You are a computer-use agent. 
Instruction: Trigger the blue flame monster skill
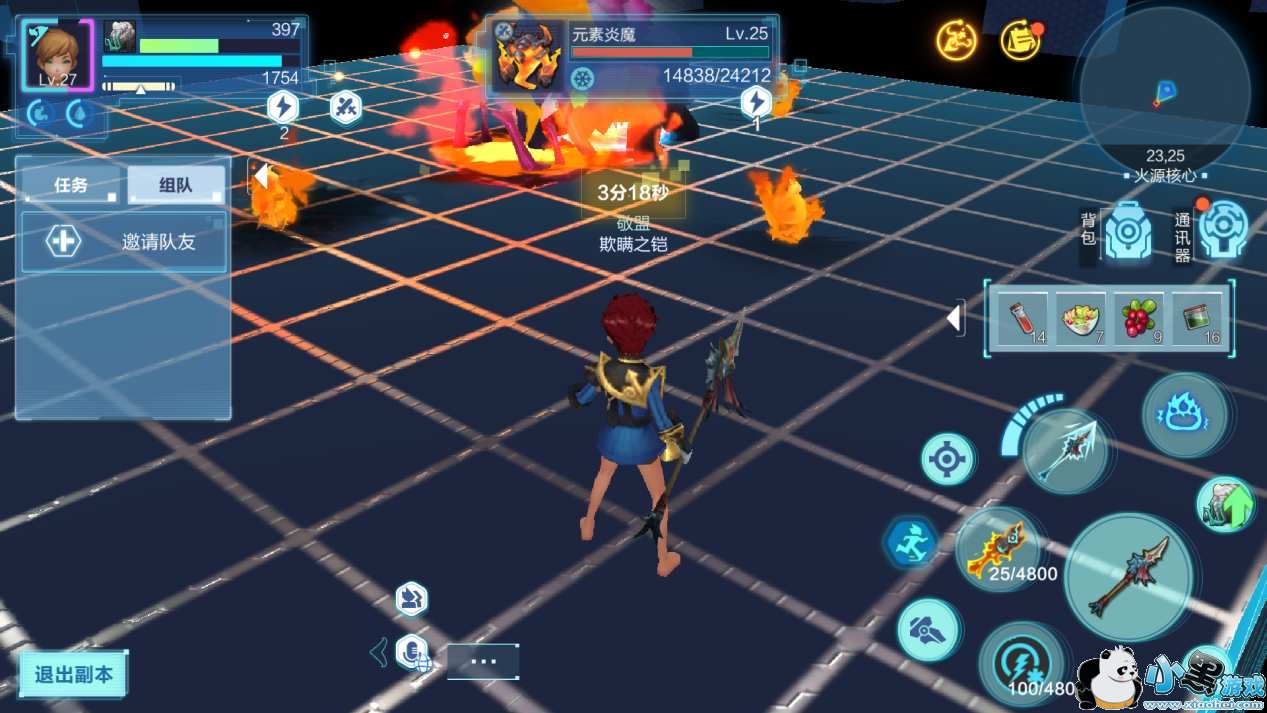pos(1185,414)
